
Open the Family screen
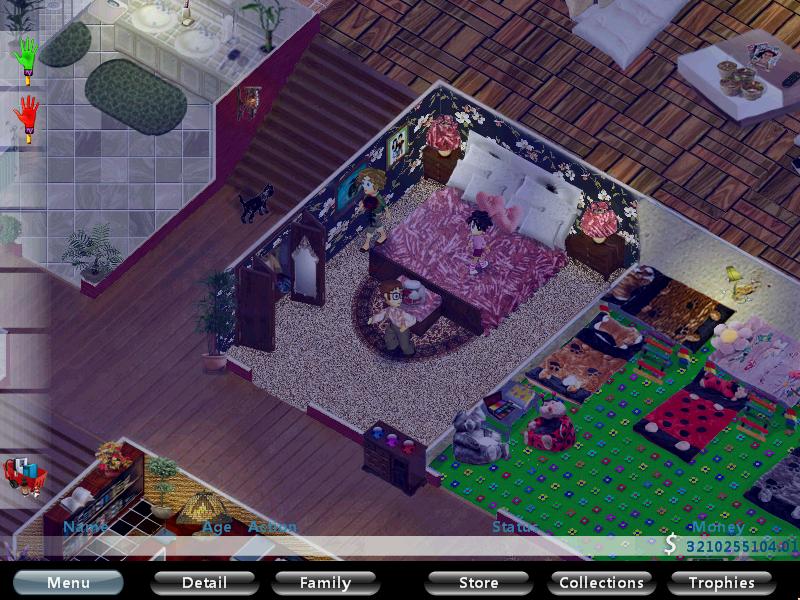click(x=325, y=582)
